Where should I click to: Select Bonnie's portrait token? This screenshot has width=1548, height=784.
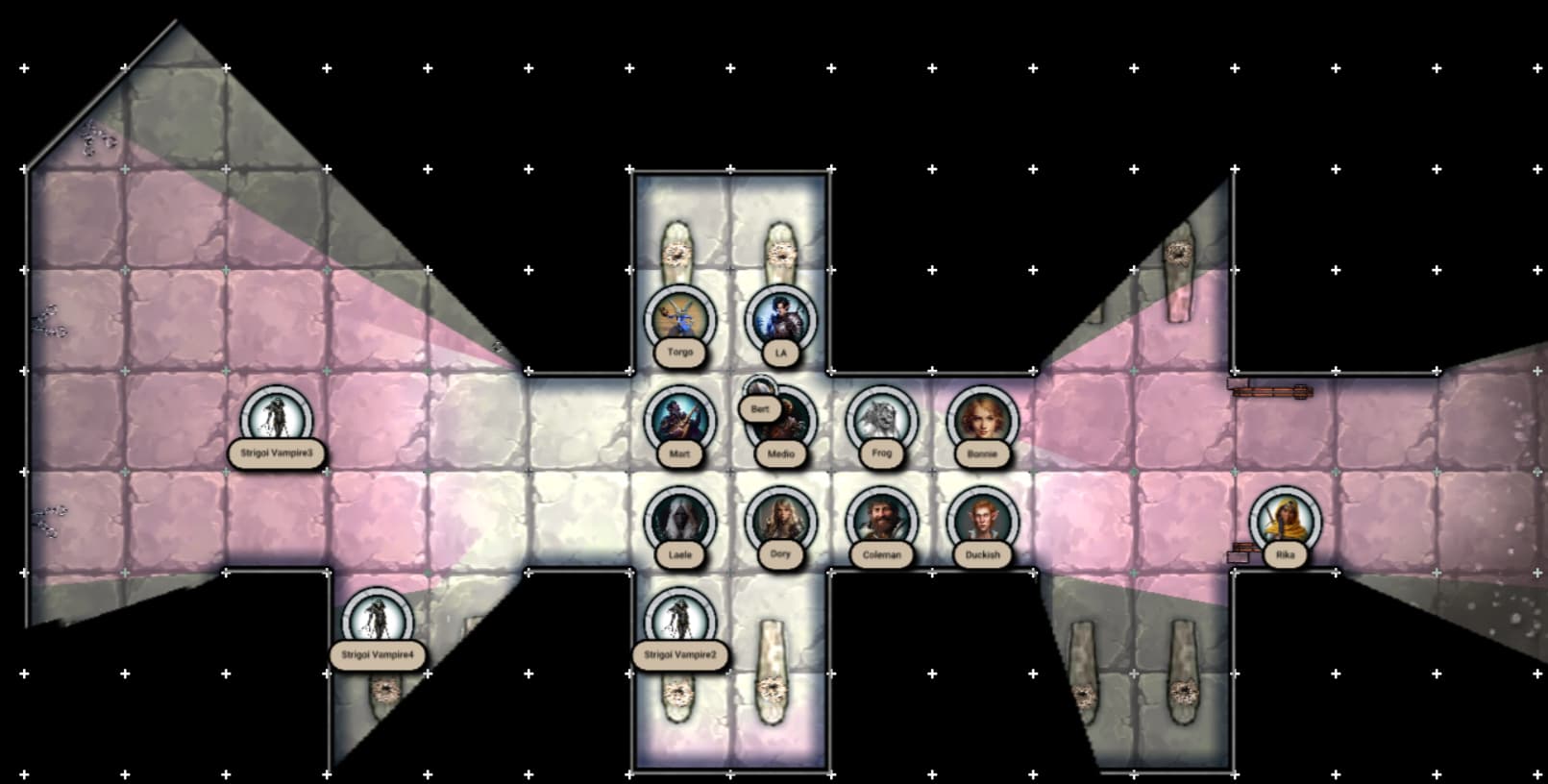point(982,420)
